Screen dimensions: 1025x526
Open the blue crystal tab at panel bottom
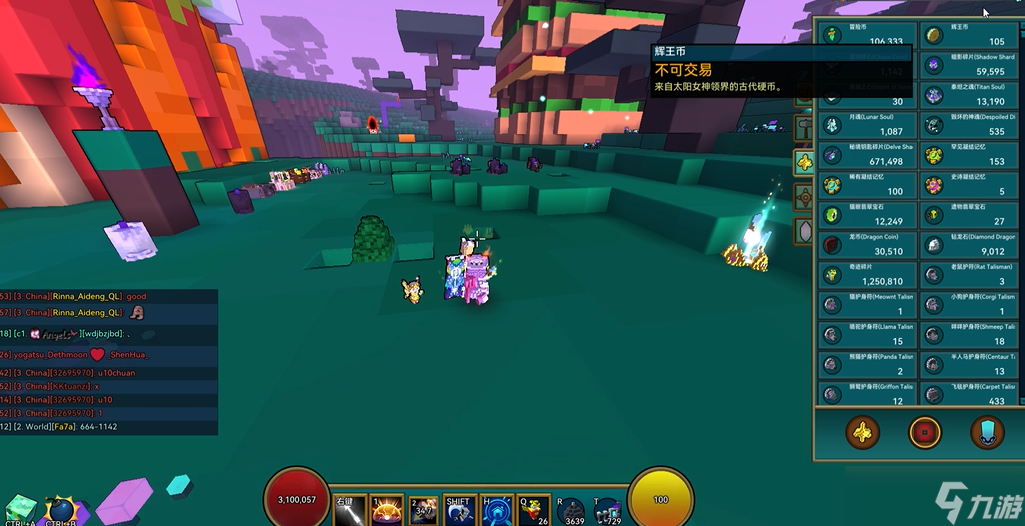tap(987, 433)
